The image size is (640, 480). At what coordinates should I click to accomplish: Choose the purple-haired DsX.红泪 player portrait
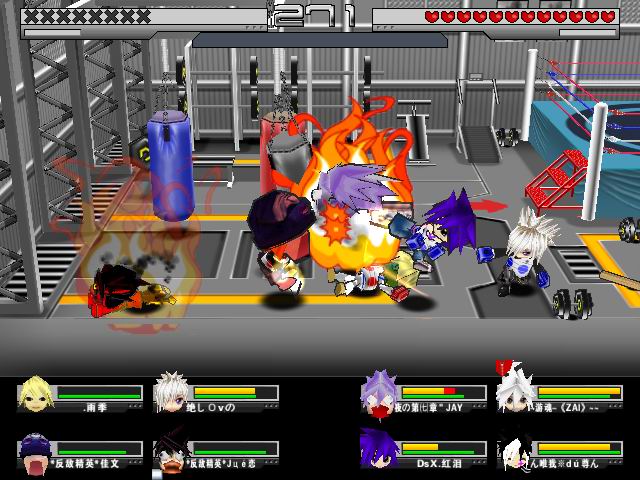click(380, 450)
